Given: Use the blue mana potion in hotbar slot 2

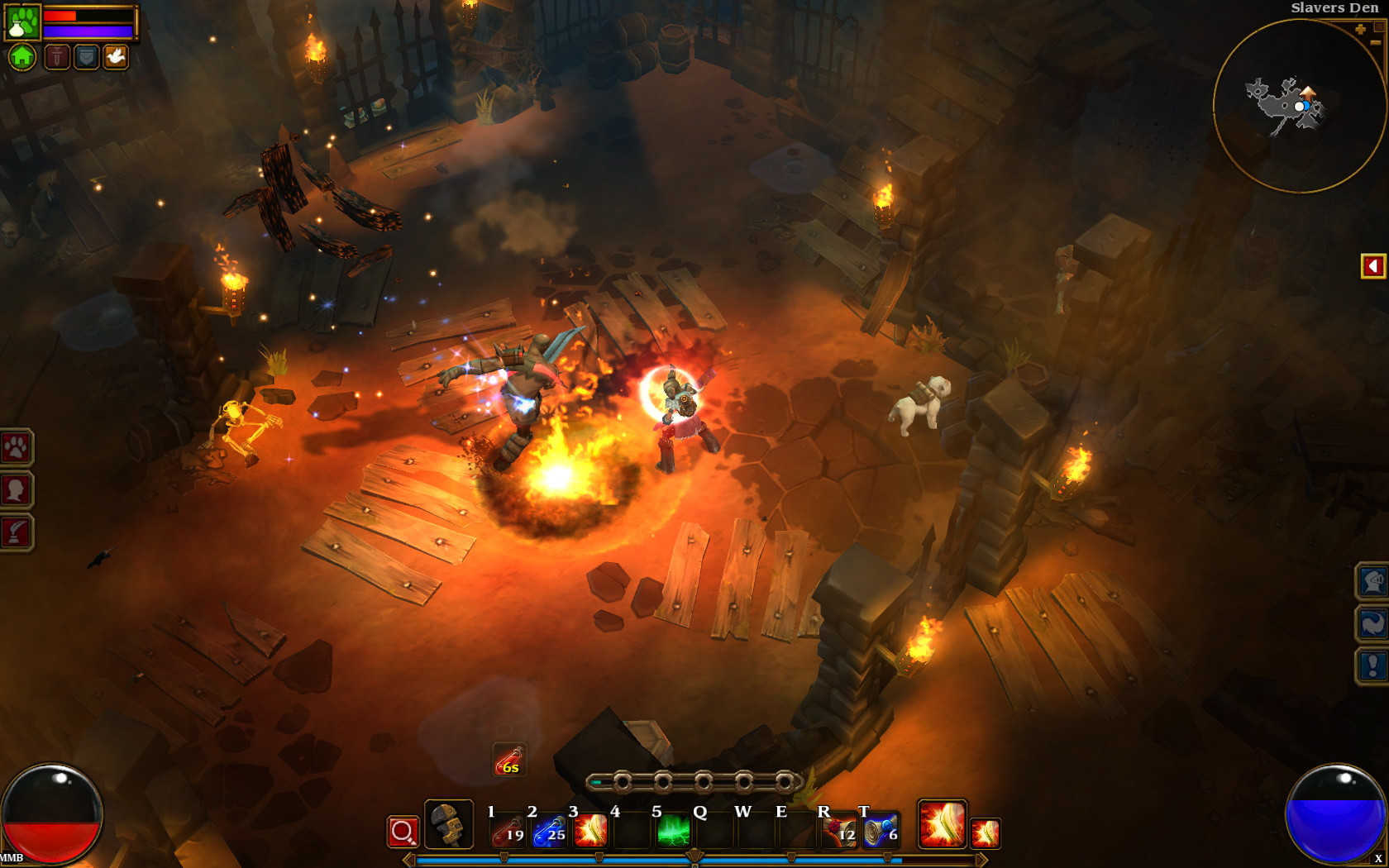Looking at the screenshot, I should [x=549, y=831].
